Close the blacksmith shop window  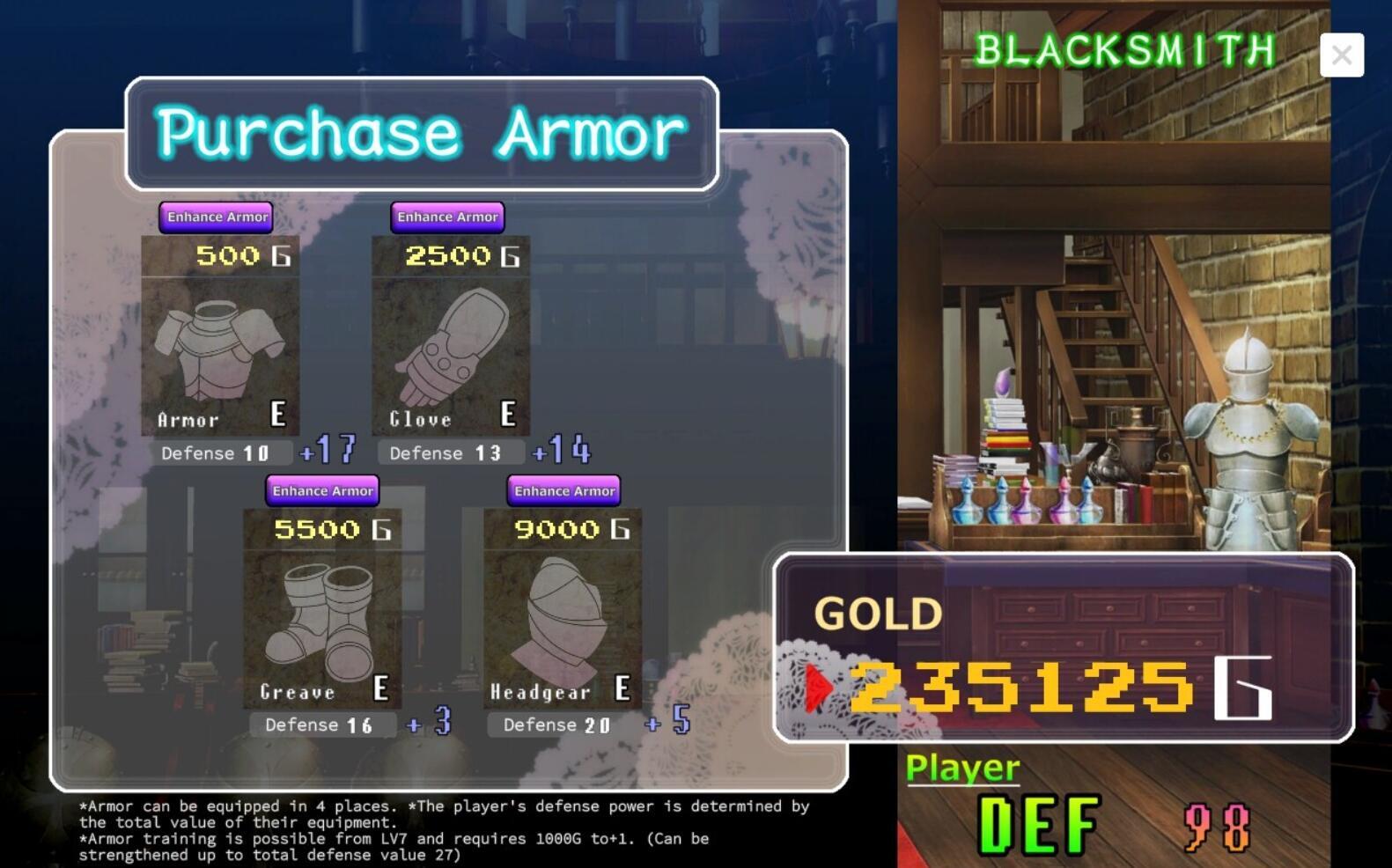click(1342, 55)
